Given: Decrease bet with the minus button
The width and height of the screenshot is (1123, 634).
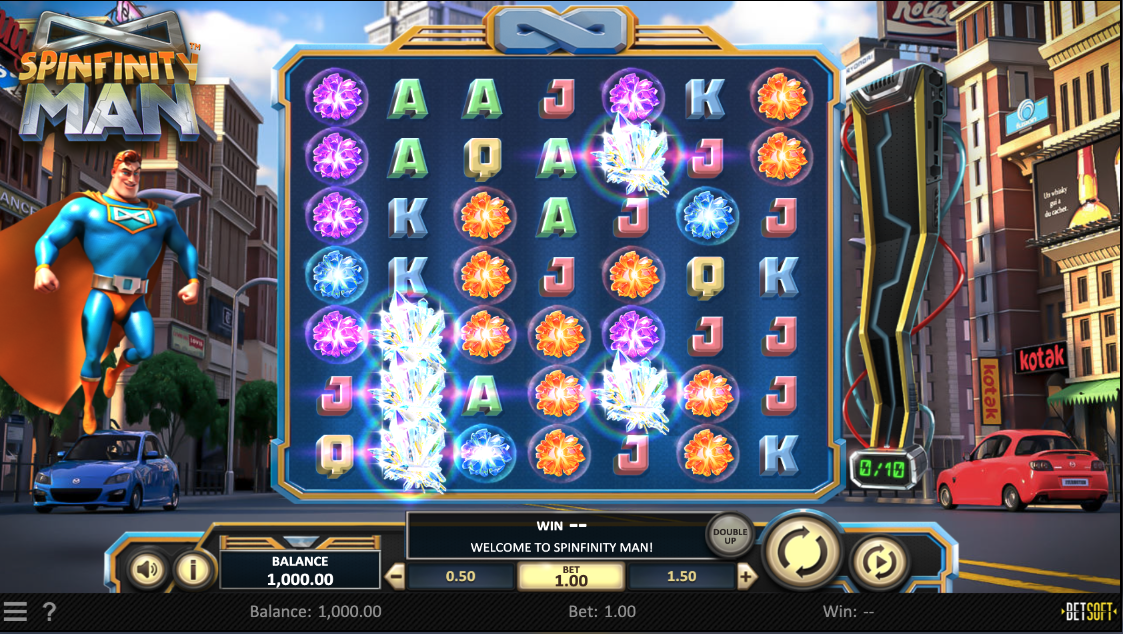Looking at the screenshot, I should [x=395, y=576].
